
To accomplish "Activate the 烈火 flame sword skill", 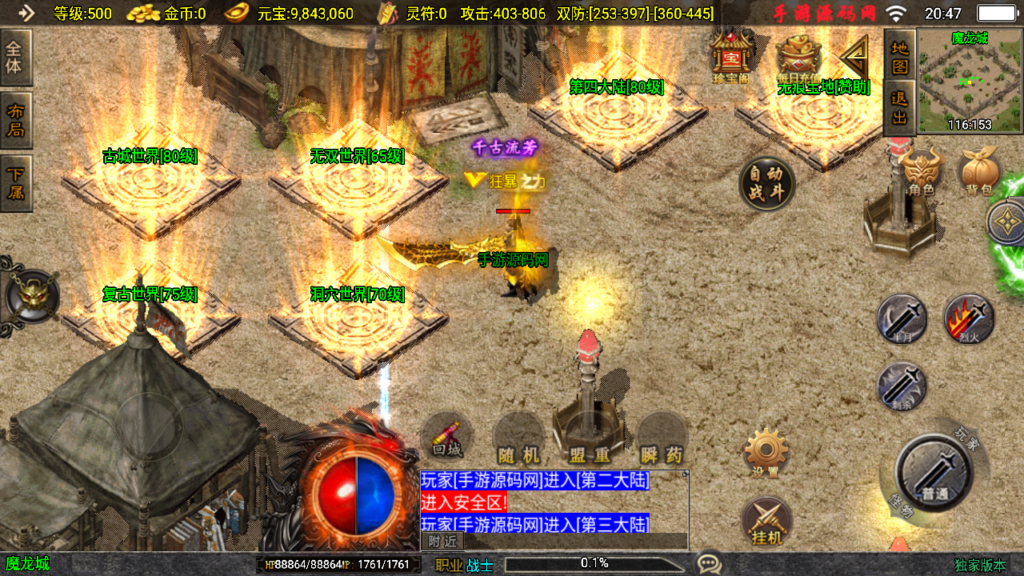I will tap(968, 318).
